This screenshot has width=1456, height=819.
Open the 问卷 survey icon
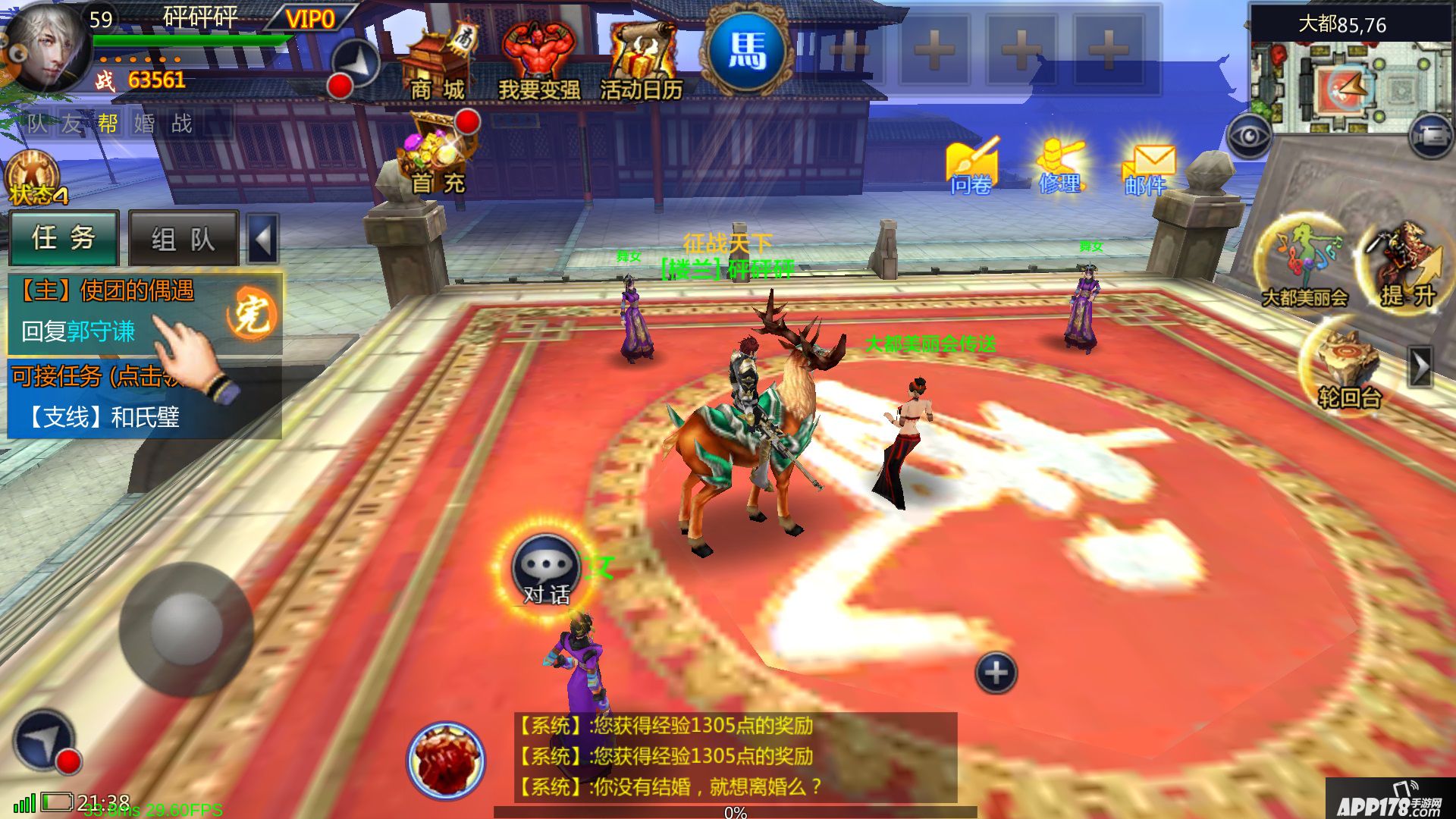(x=971, y=167)
